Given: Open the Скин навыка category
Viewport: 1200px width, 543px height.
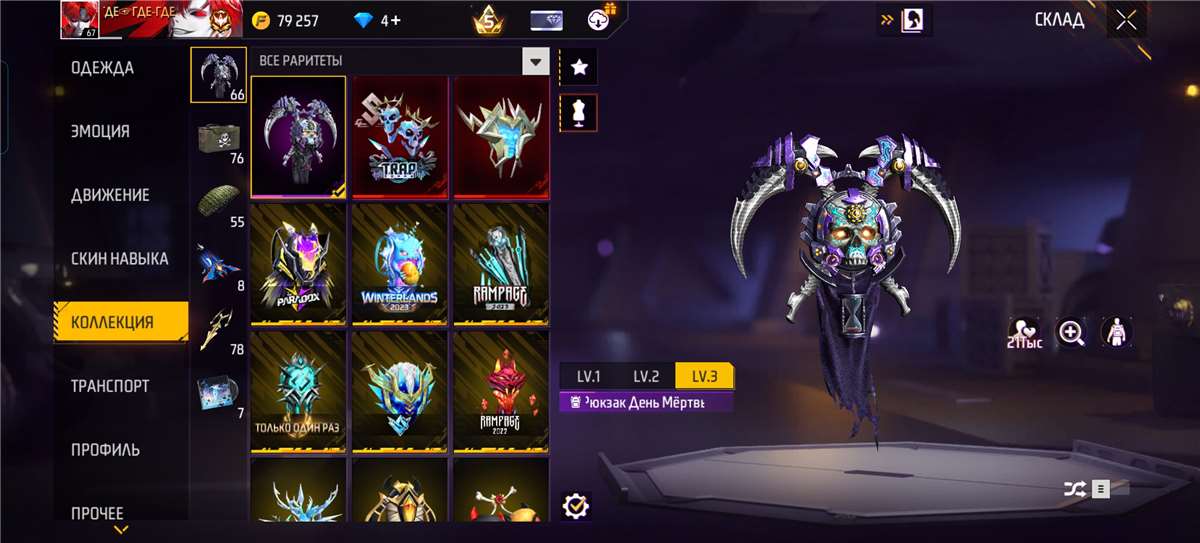Looking at the screenshot, I should (119, 258).
